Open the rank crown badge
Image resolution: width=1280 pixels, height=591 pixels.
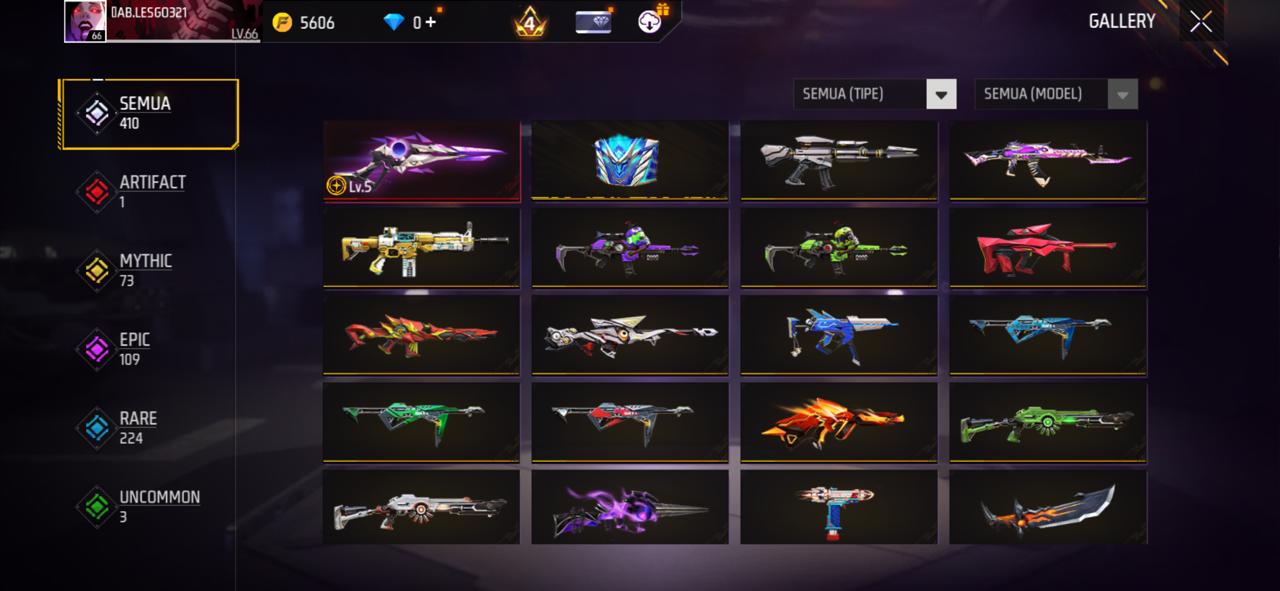(x=530, y=22)
